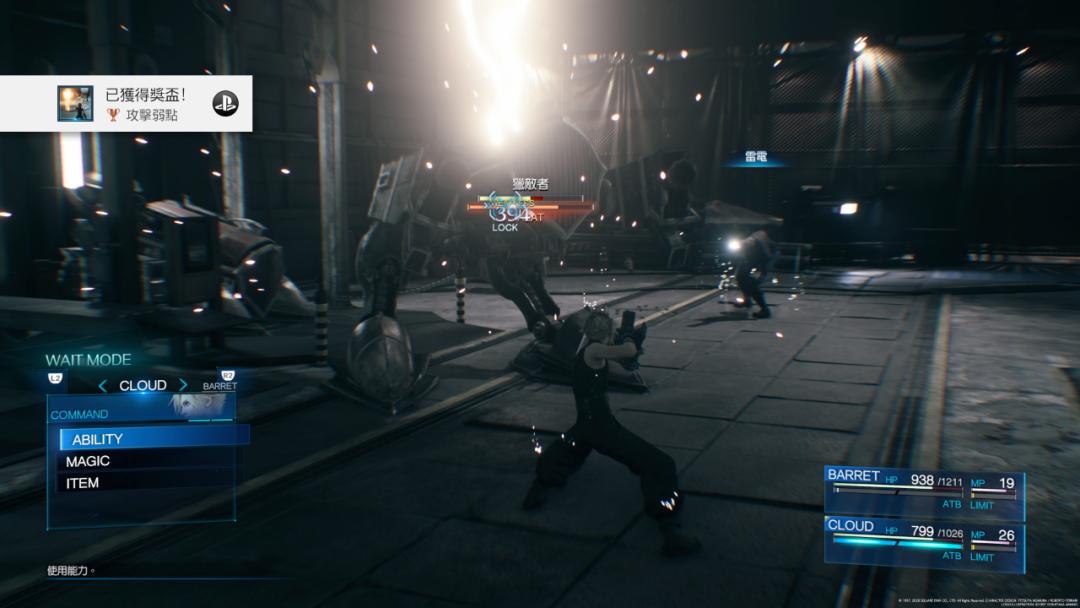Select the ABILITY command

150,438
